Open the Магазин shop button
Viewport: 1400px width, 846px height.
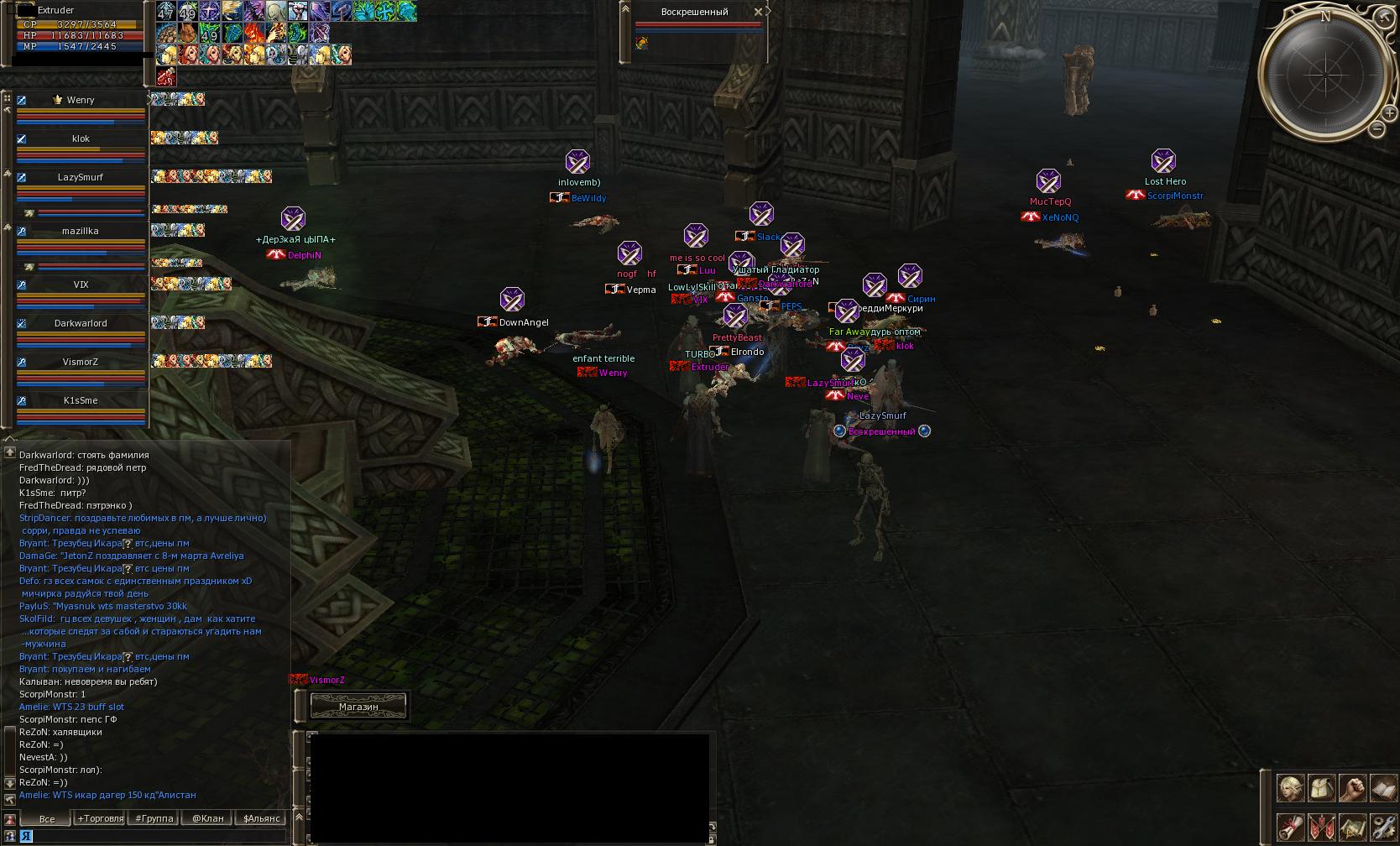(358, 707)
